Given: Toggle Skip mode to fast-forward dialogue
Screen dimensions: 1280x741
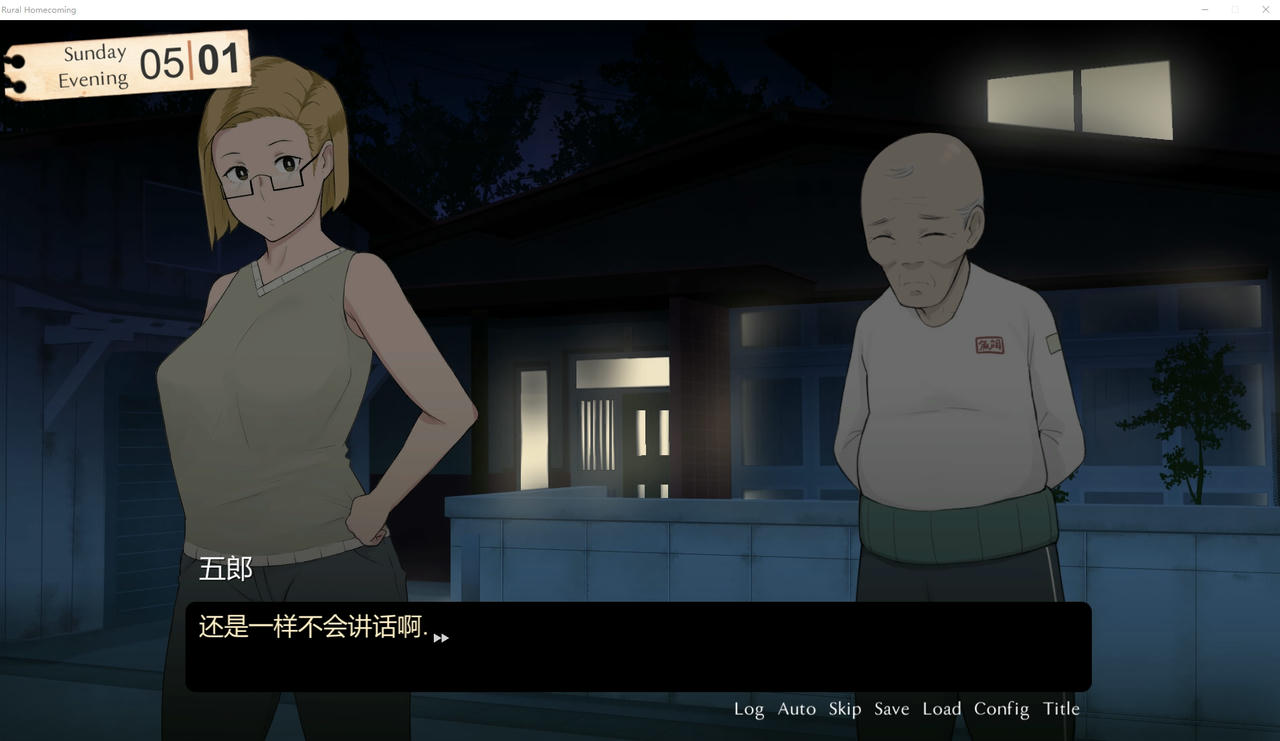Looking at the screenshot, I should 844,708.
